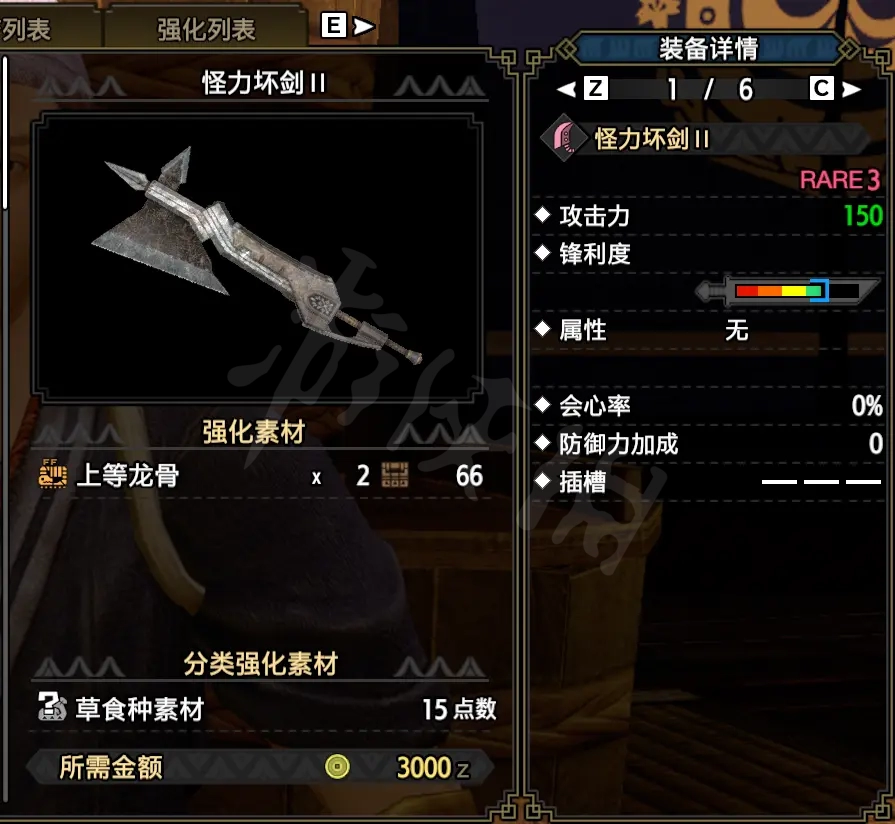Go to previous equipment details page arrow
895x824 pixels.
(x=568, y=89)
